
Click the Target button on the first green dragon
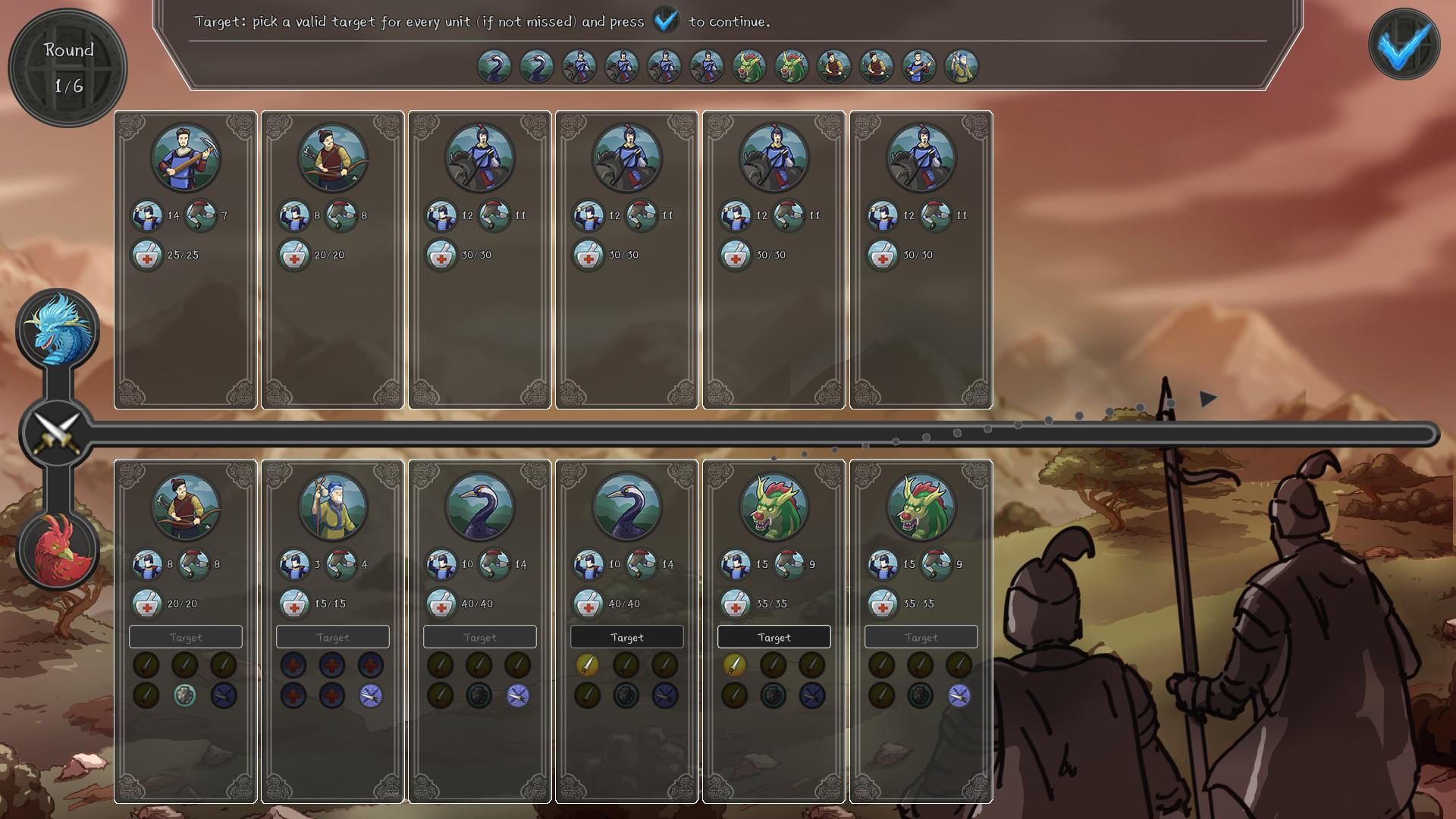point(773,637)
